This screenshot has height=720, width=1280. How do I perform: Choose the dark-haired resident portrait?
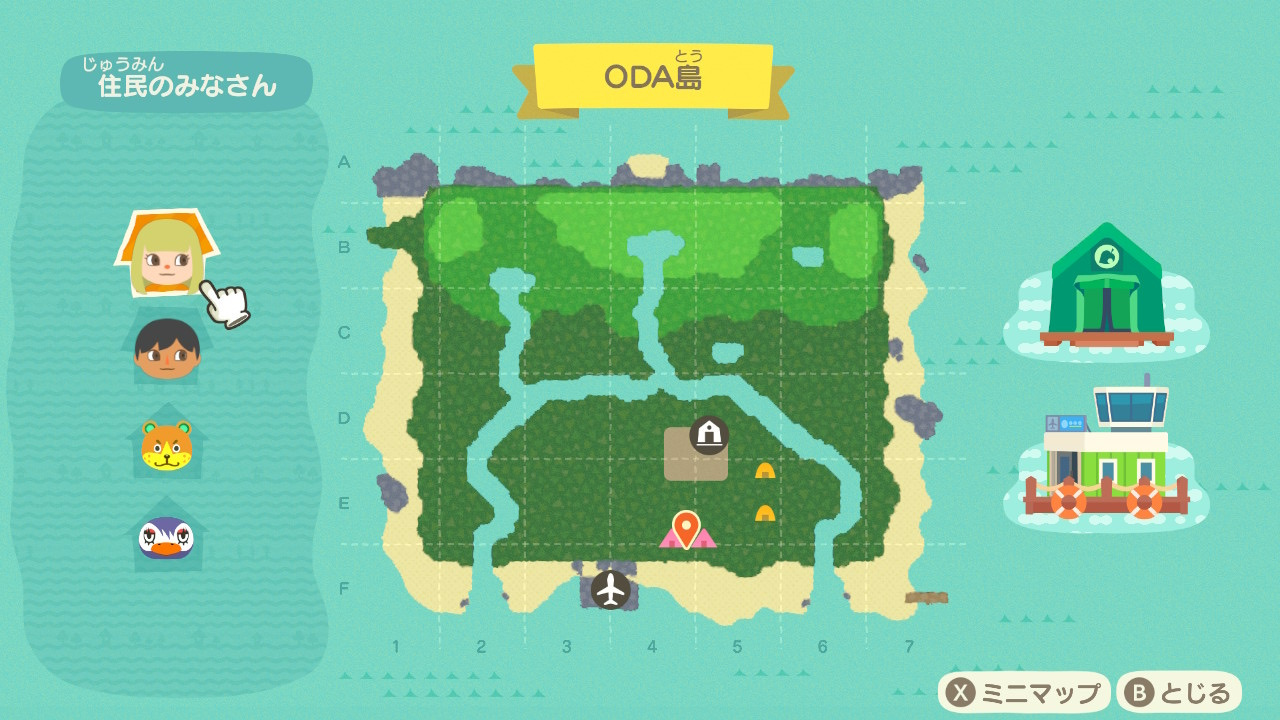pos(167,349)
